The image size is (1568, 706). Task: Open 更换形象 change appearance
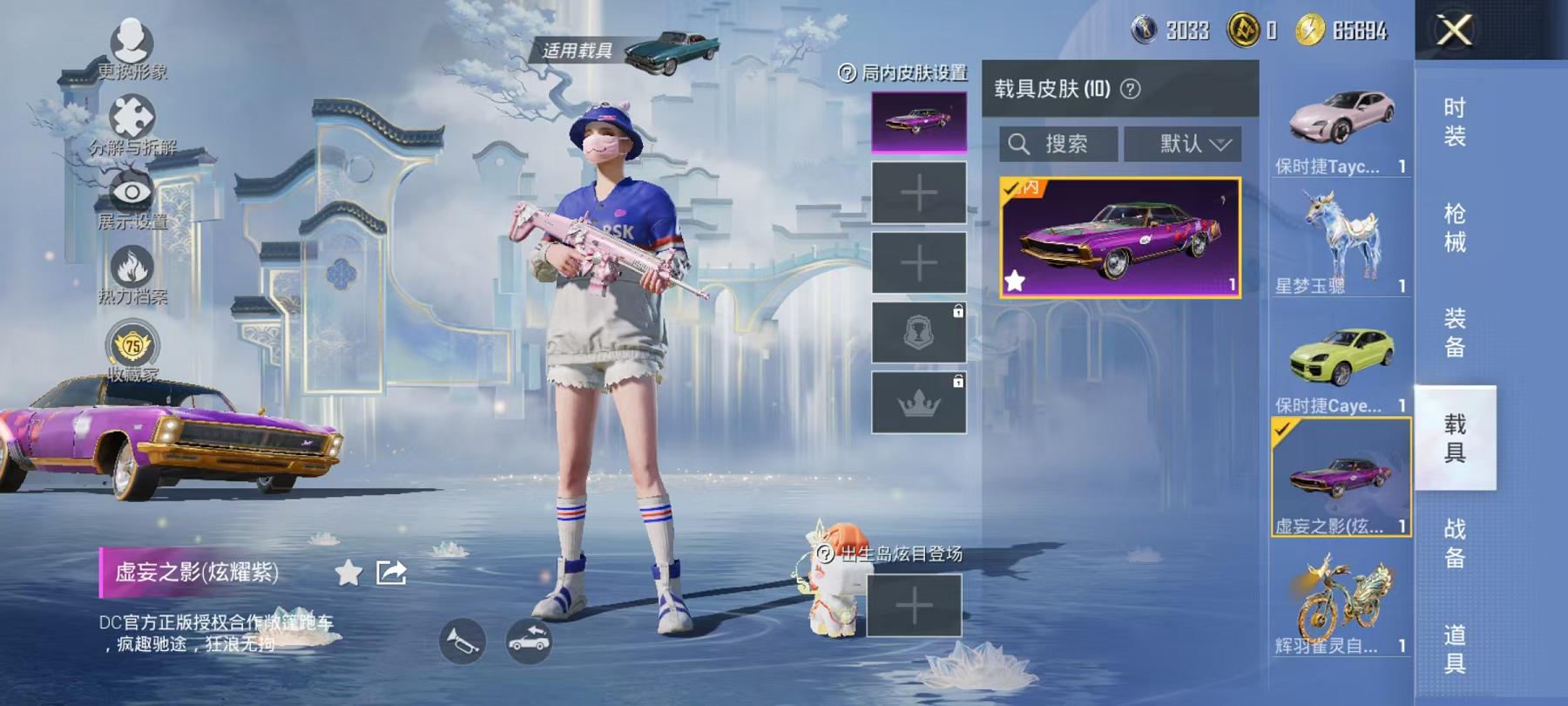[x=132, y=49]
